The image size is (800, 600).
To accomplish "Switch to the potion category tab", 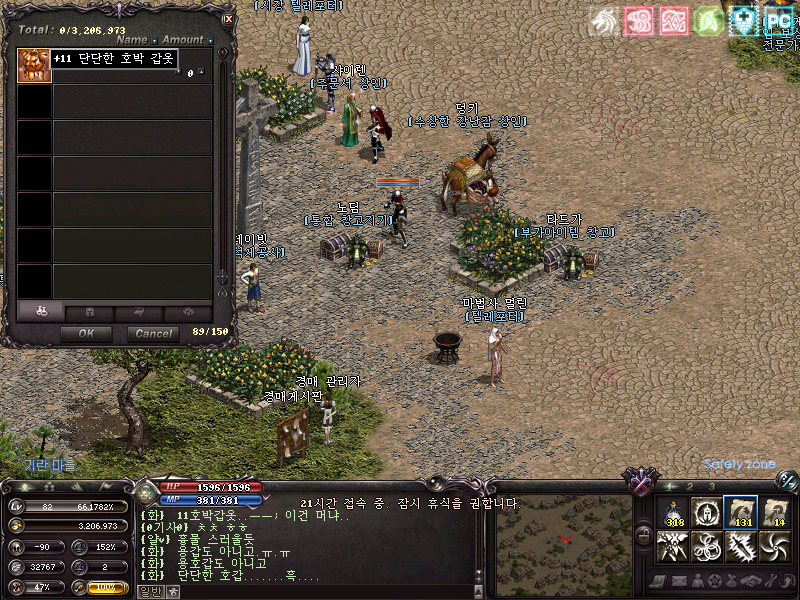I will point(40,312).
